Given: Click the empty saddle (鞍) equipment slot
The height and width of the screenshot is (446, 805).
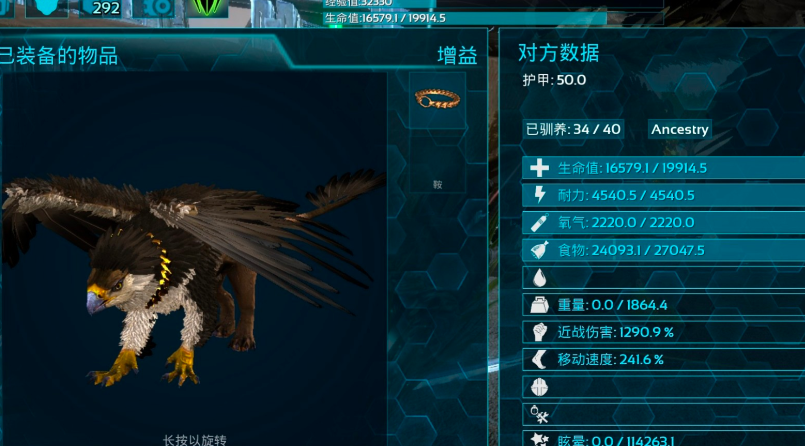Looking at the screenshot, I should pyautogui.click(x=437, y=166).
